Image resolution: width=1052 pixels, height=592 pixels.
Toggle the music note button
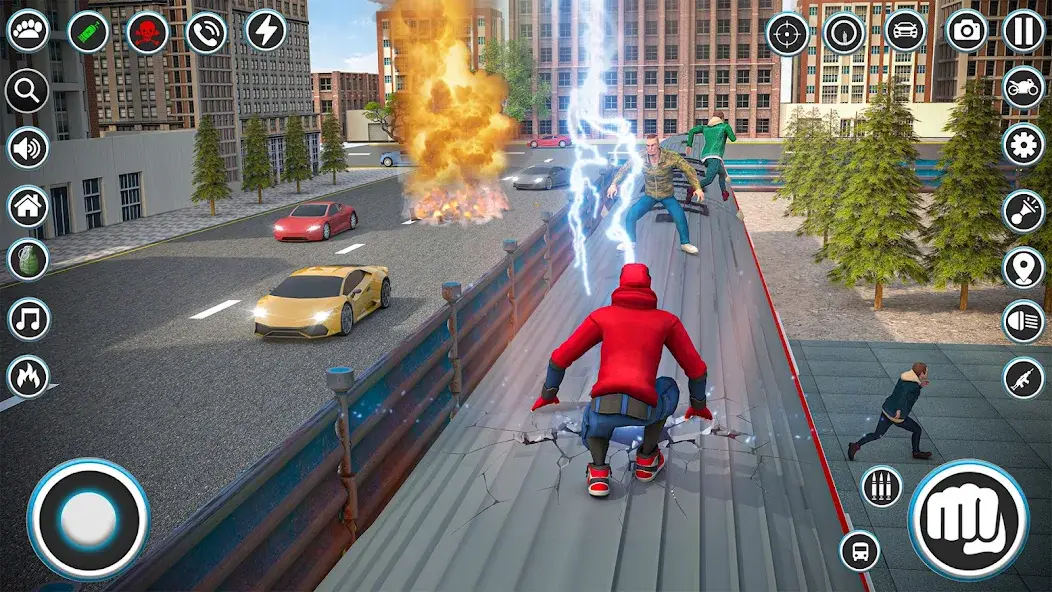28,320
